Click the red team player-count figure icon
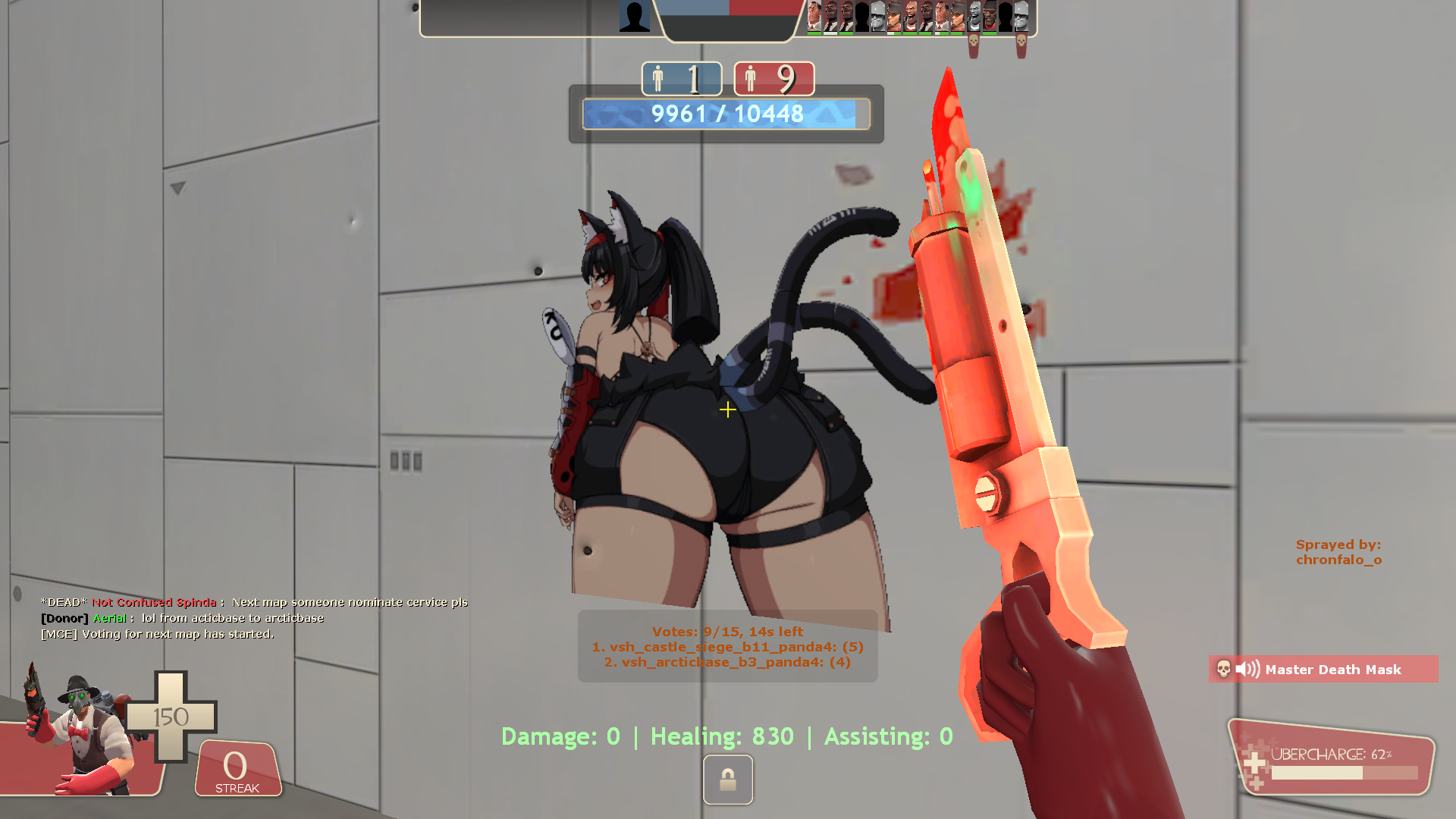This screenshot has height=819, width=1456. tap(752, 77)
